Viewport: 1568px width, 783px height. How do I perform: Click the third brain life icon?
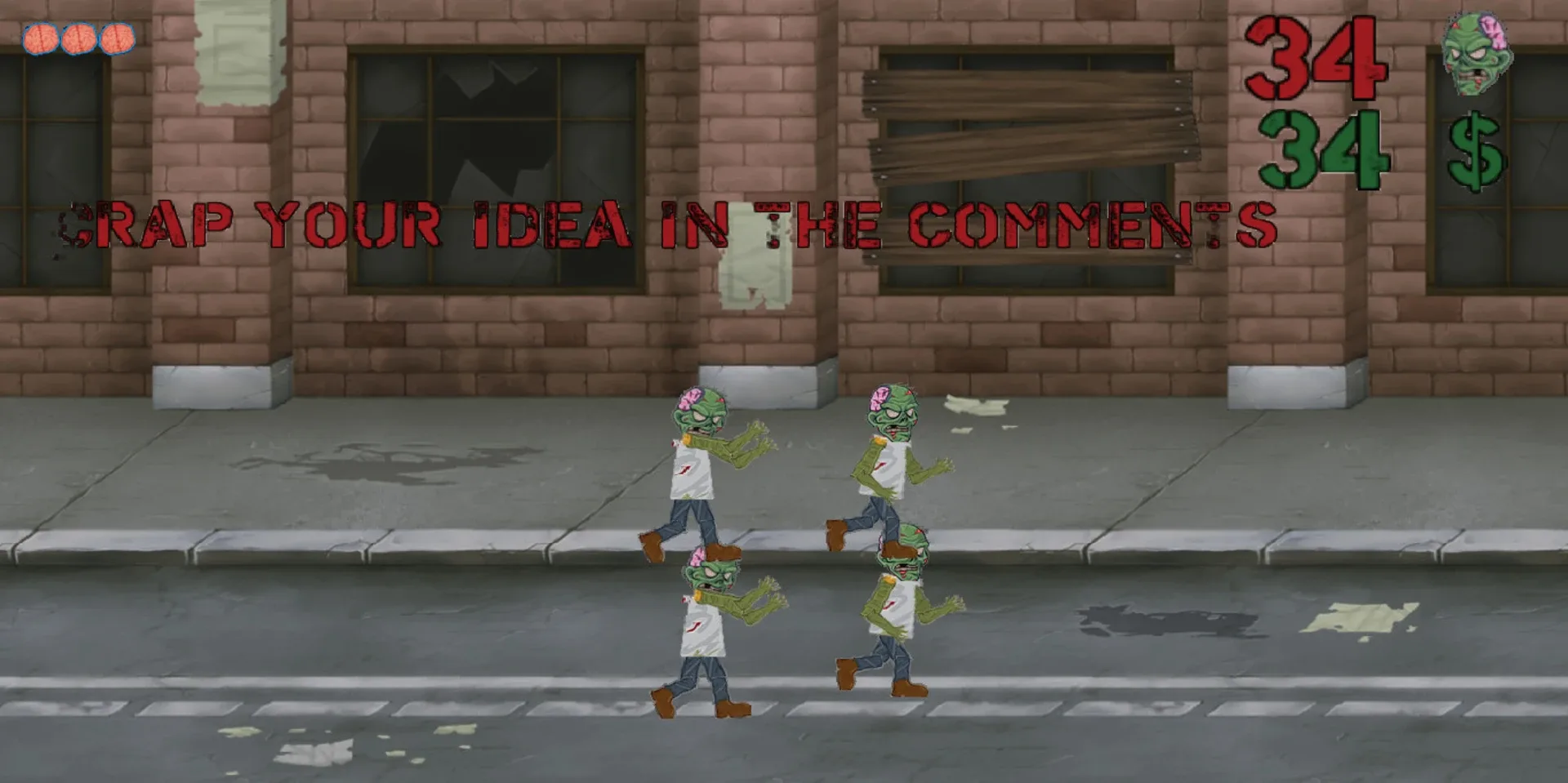[115, 37]
